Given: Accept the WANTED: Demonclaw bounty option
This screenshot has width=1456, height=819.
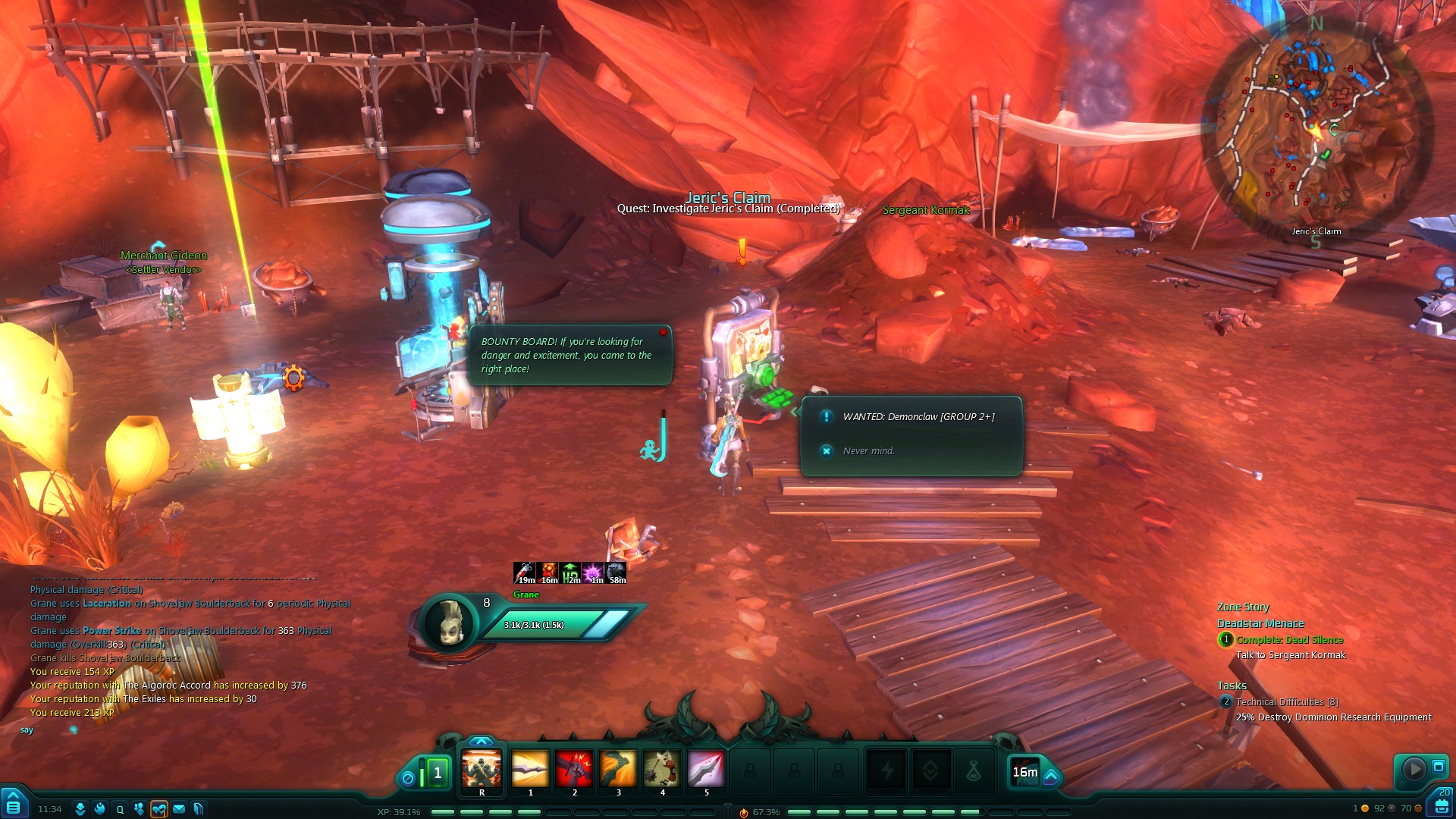Looking at the screenshot, I should 918,416.
